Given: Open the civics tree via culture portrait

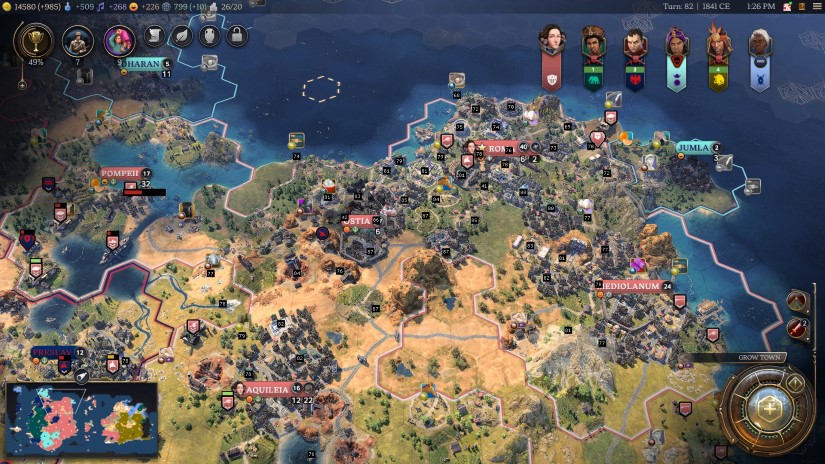Looking at the screenshot, I should (119, 41).
